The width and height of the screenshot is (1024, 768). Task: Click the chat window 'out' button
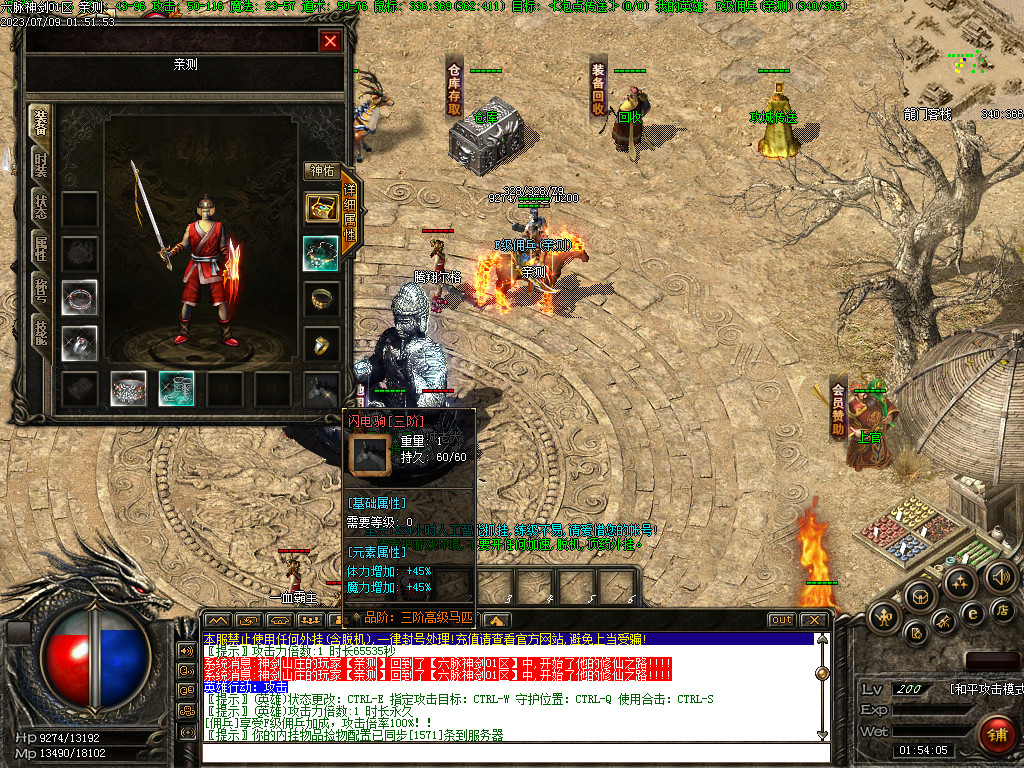[781, 620]
